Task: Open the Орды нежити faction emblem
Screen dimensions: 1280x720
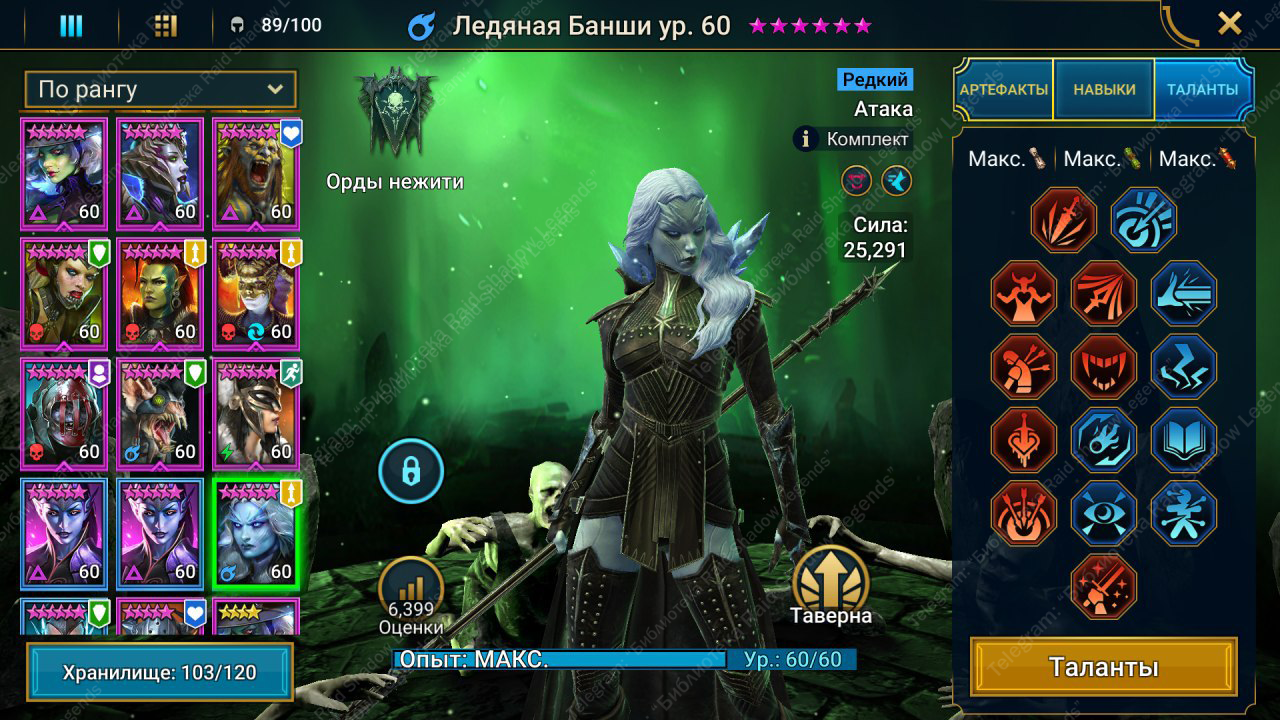Action: tap(396, 113)
